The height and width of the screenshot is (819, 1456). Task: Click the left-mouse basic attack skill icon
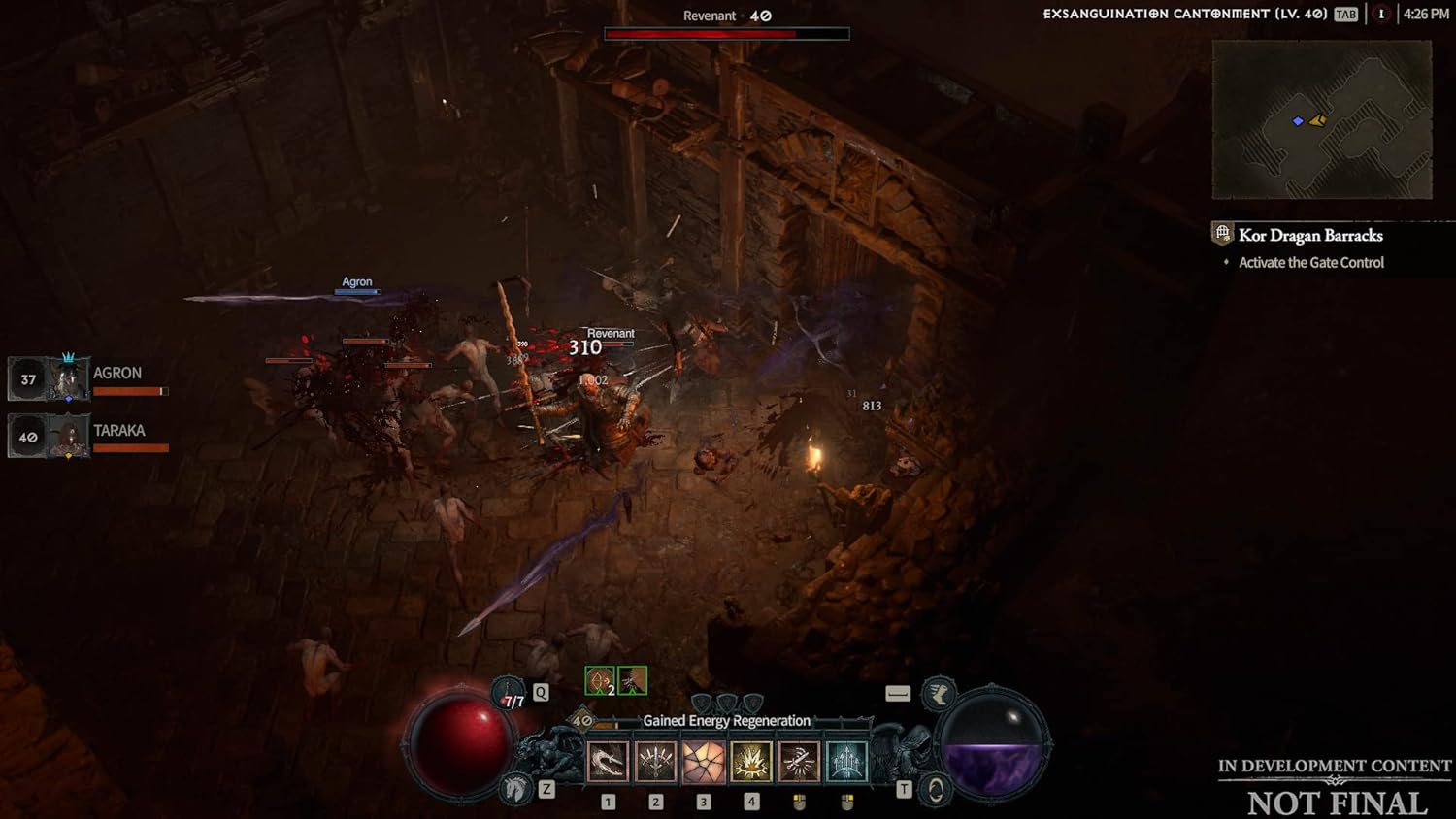pos(799,761)
